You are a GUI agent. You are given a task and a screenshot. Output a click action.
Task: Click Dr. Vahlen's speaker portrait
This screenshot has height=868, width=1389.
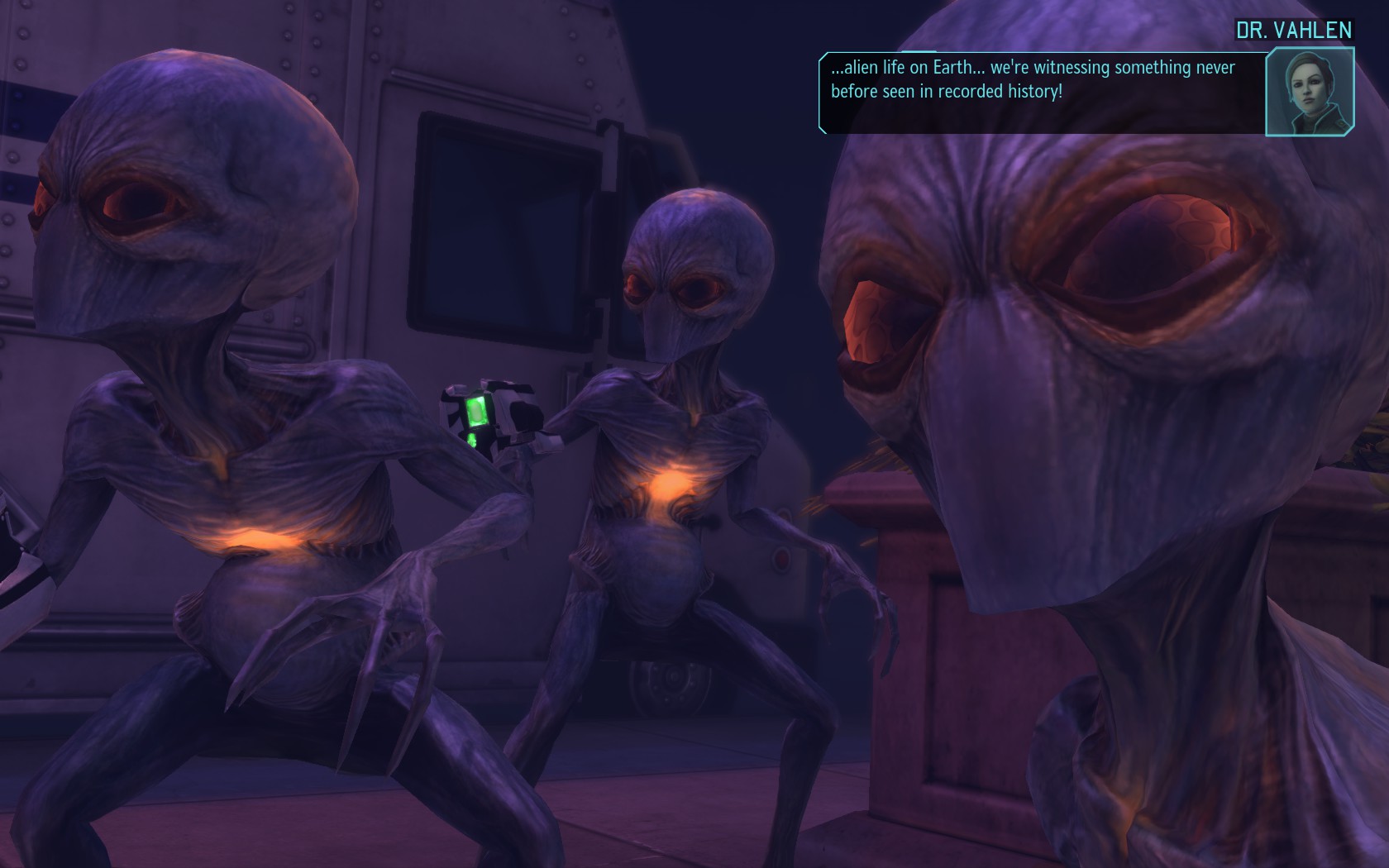click(1309, 93)
